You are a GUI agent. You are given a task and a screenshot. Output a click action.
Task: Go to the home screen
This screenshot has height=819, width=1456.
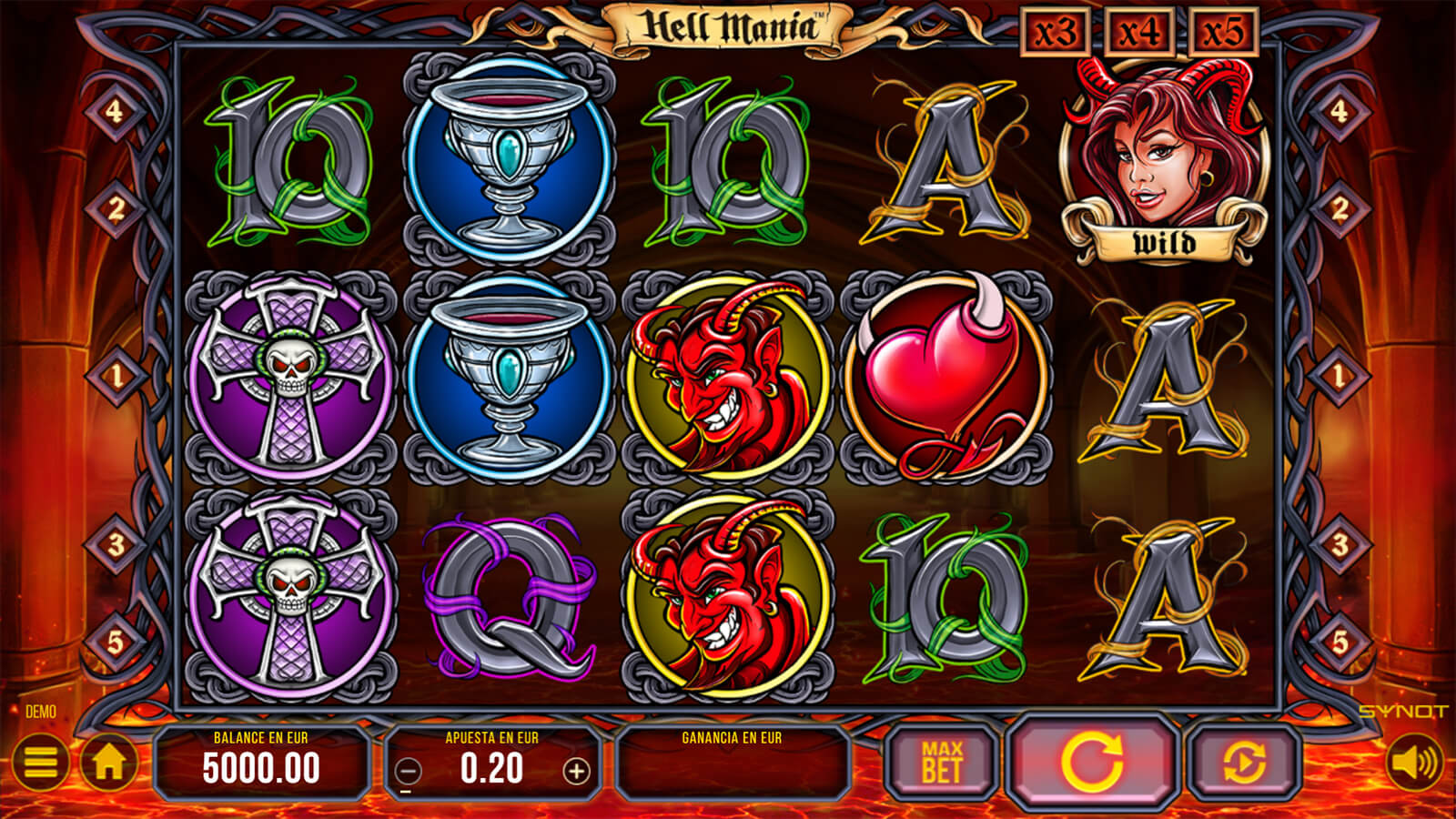(x=109, y=763)
